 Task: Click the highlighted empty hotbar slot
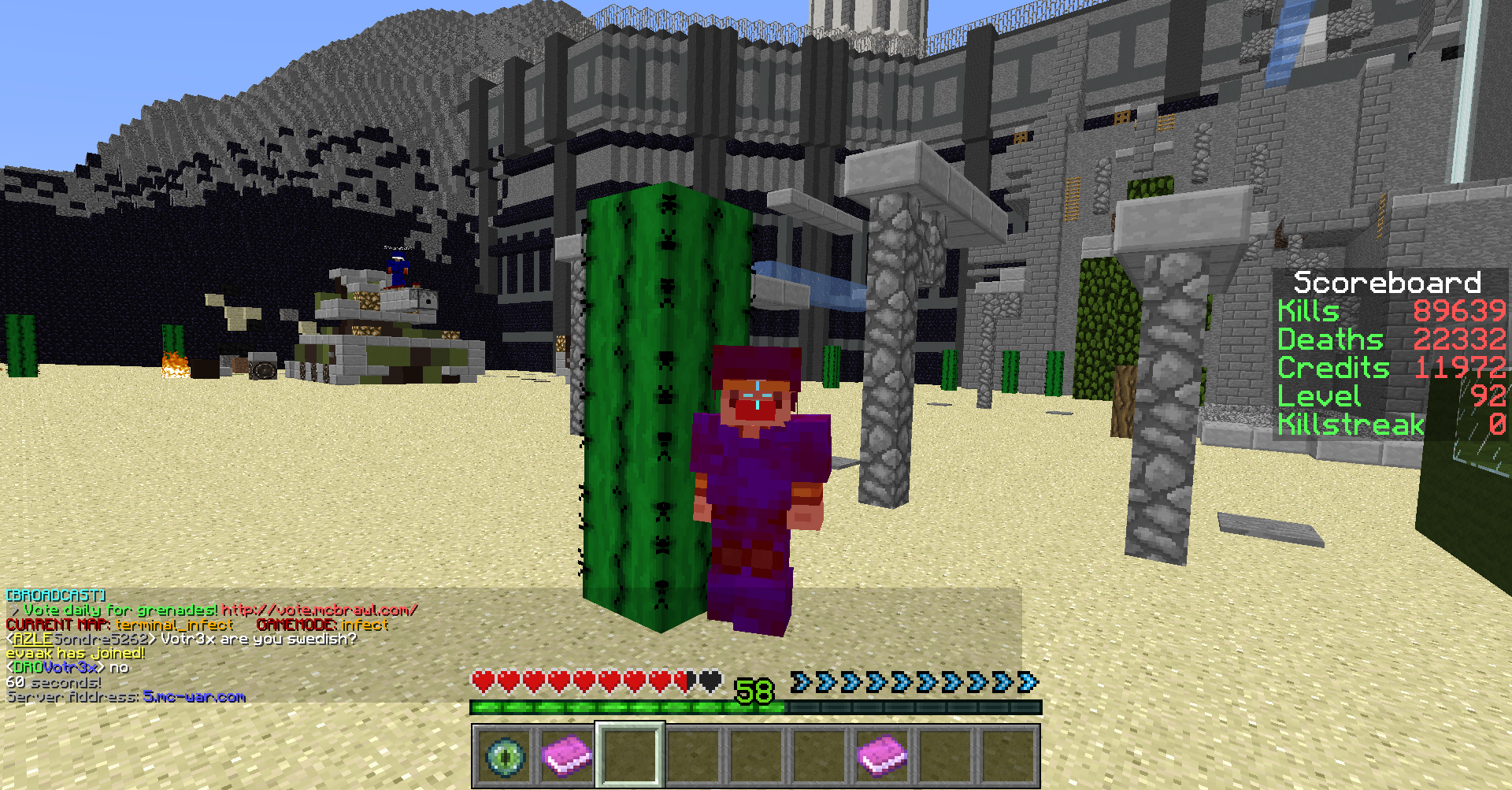pos(630,756)
